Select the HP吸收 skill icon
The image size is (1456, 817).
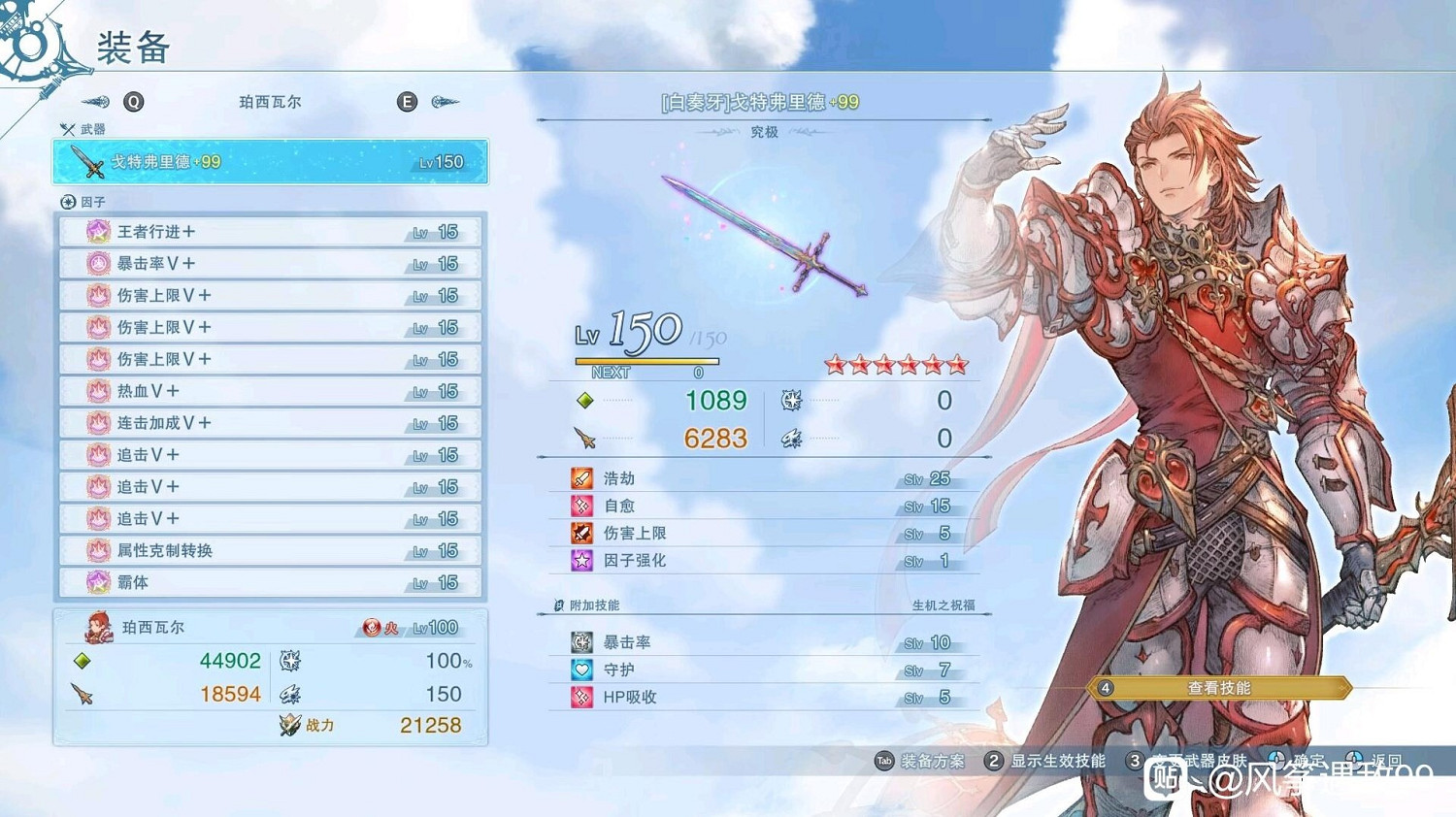pyautogui.click(x=583, y=697)
